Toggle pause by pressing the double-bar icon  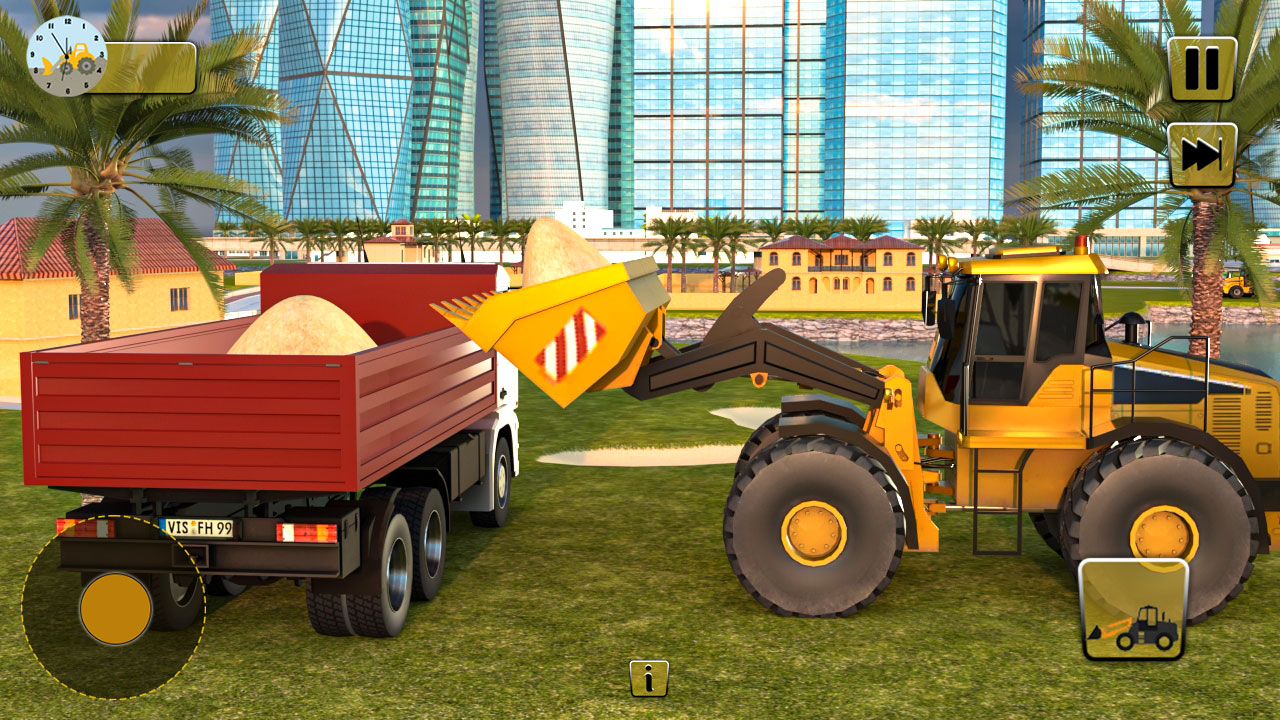click(x=1199, y=69)
